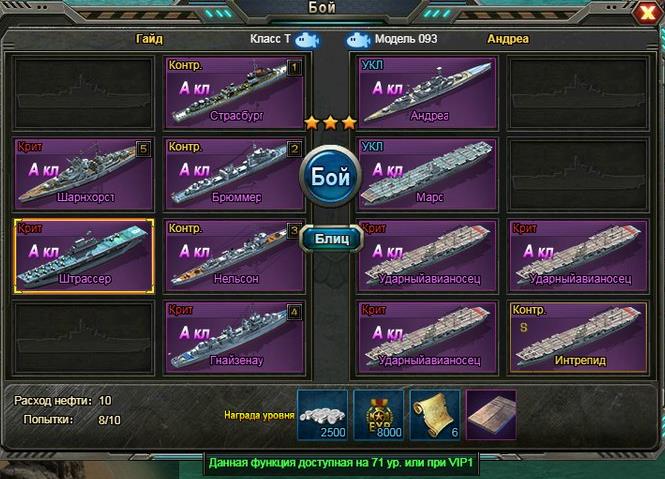Choose the Шарнхорст battleship card
The width and height of the screenshot is (665, 479).
coord(84,175)
